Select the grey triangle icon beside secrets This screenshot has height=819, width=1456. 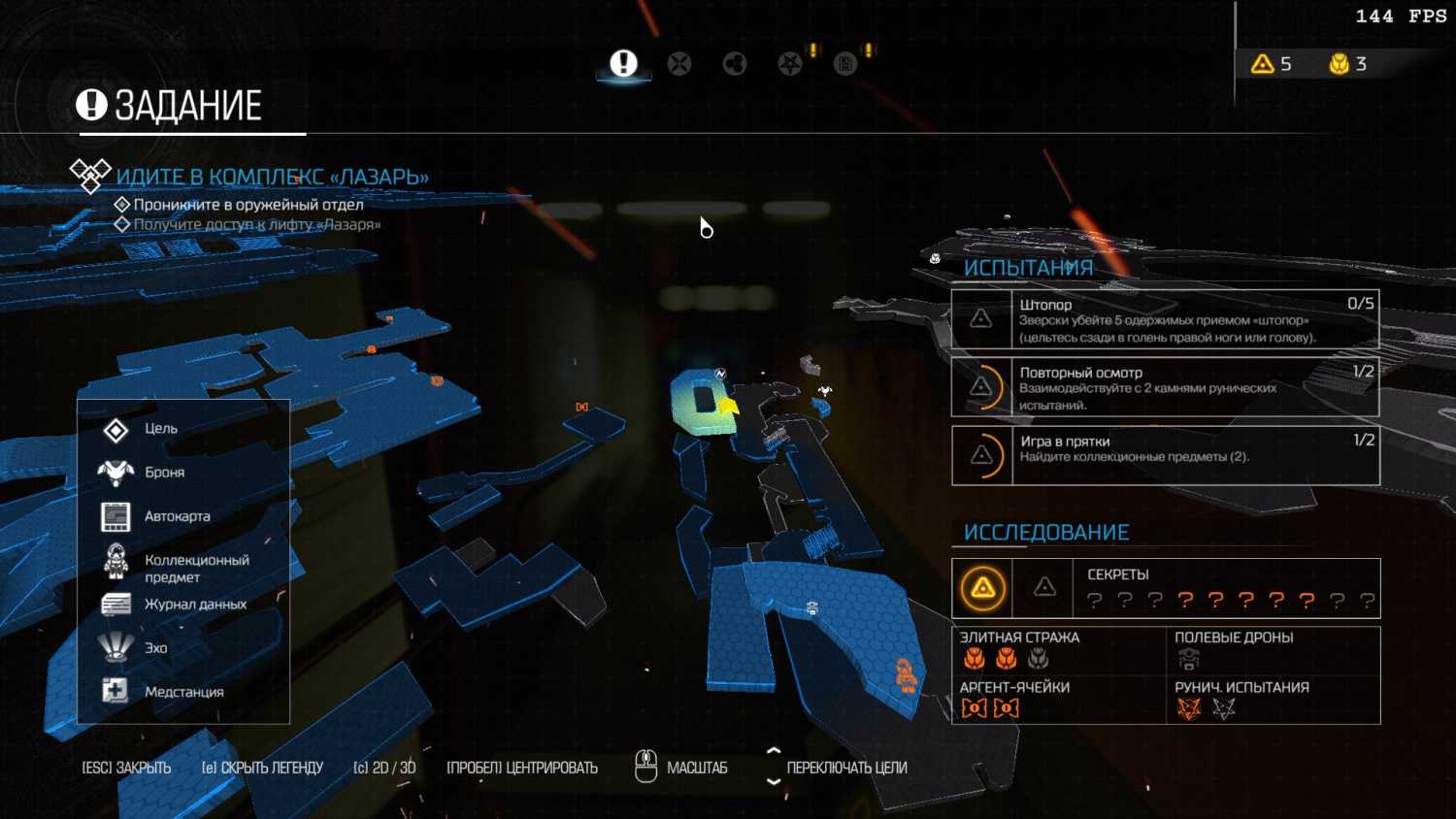point(1044,587)
